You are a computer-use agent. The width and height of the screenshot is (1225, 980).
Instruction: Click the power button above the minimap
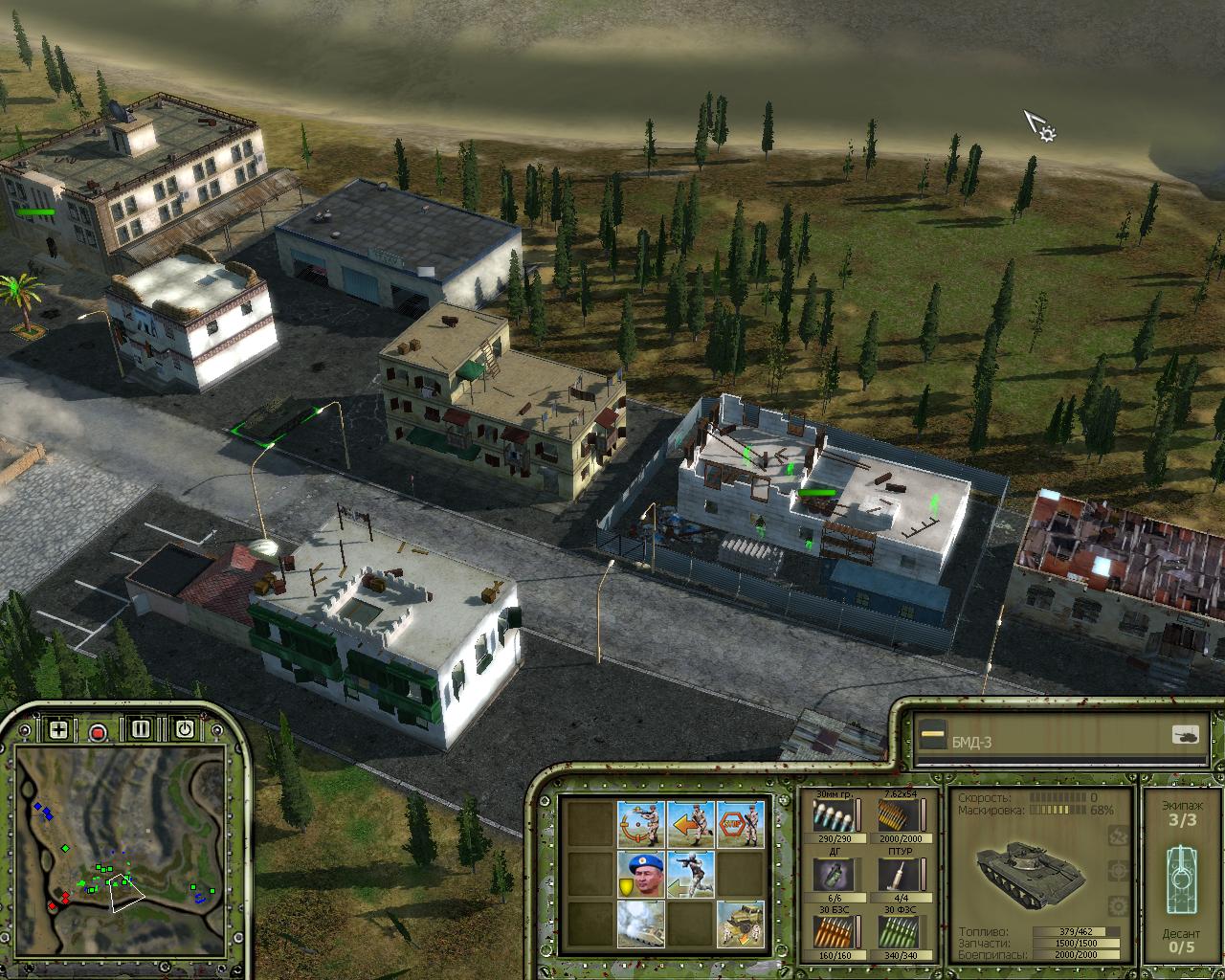184,730
